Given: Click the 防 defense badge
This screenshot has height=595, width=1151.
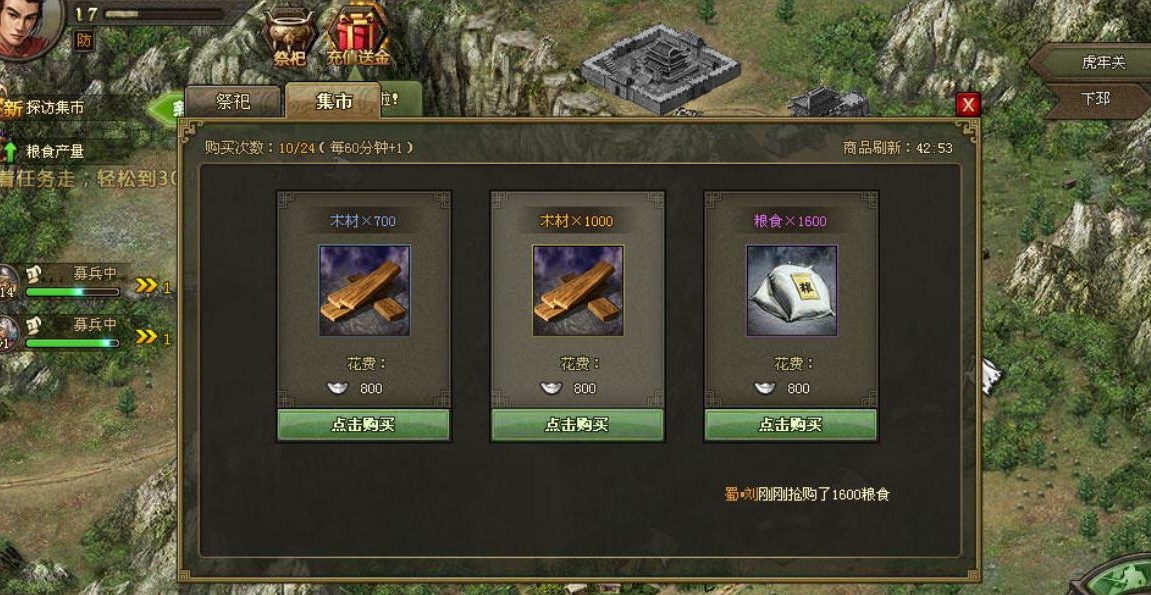Looking at the screenshot, I should pyautogui.click(x=84, y=40).
